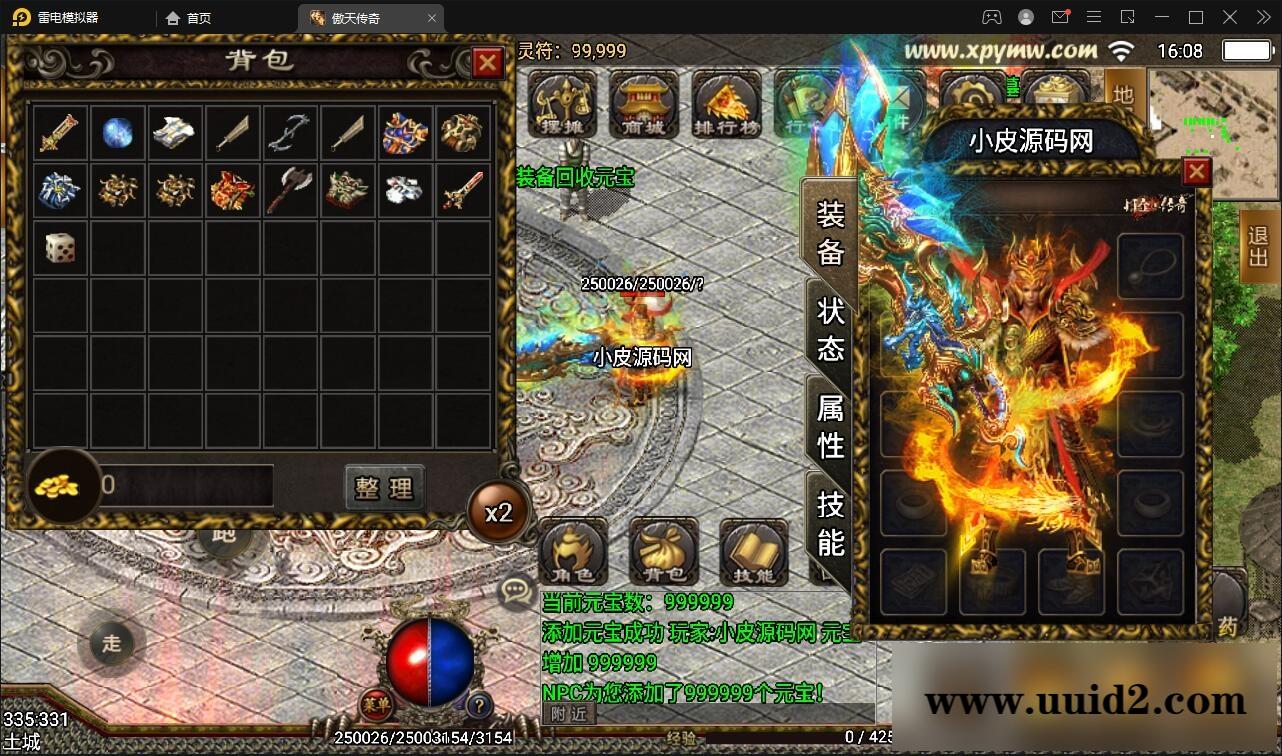Open the 排行榜 ranking icon

(x=727, y=103)
